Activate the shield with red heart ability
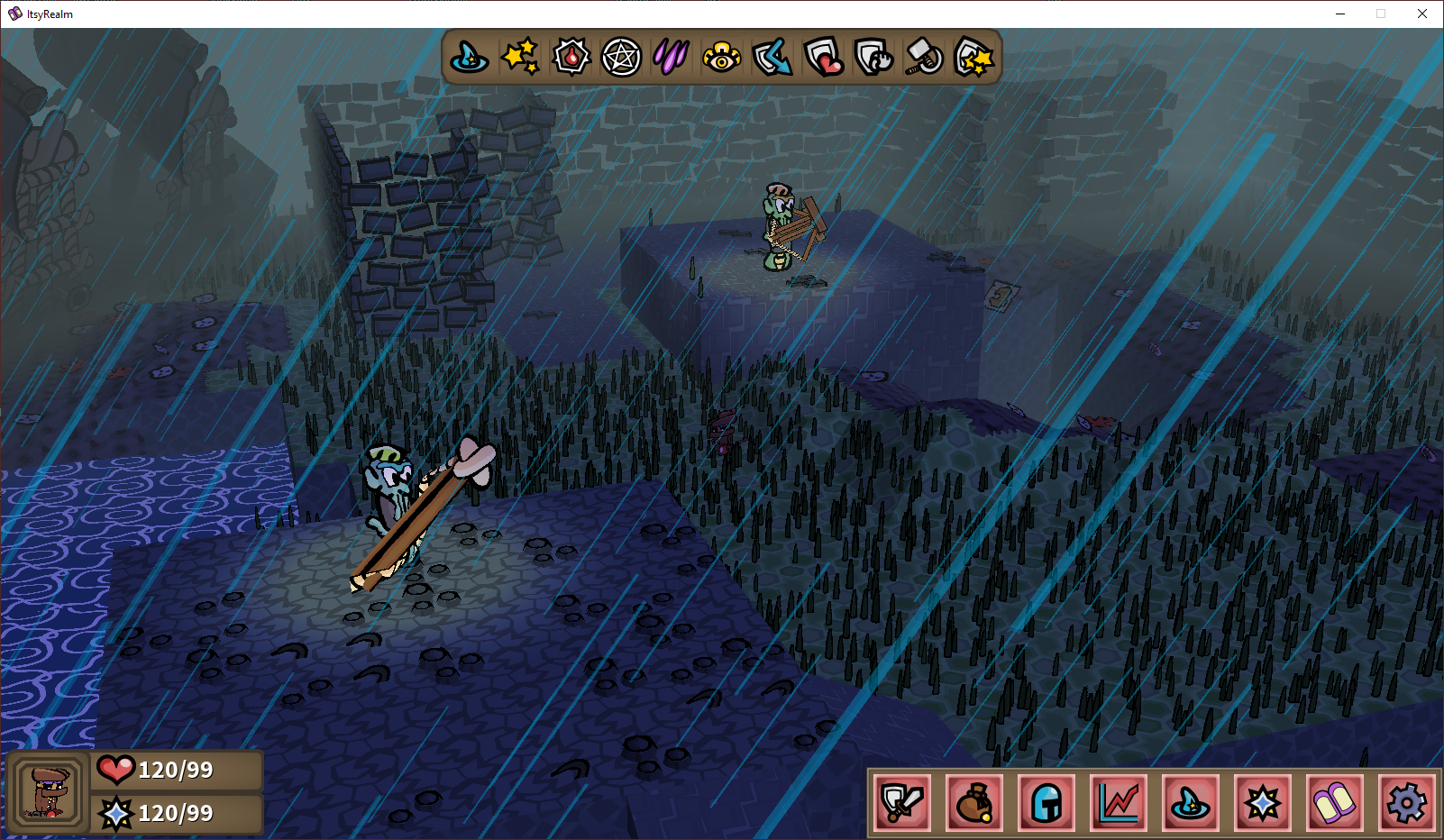The image size is (1444, 840). pos(823,58)
